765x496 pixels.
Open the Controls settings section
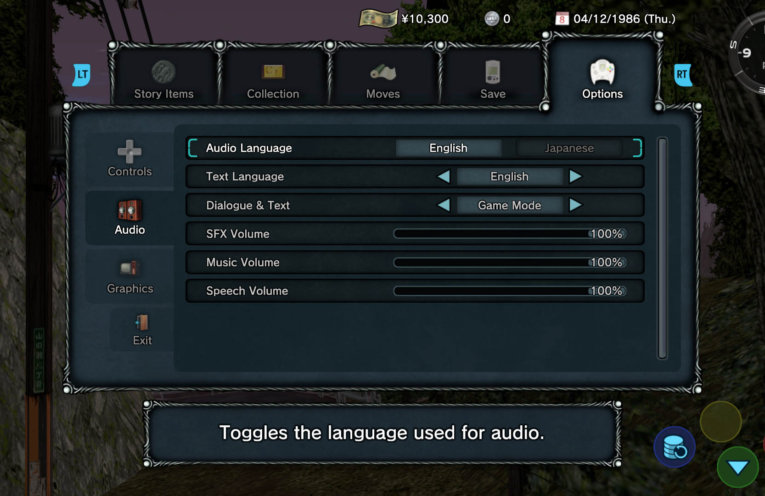click(130, 159)
